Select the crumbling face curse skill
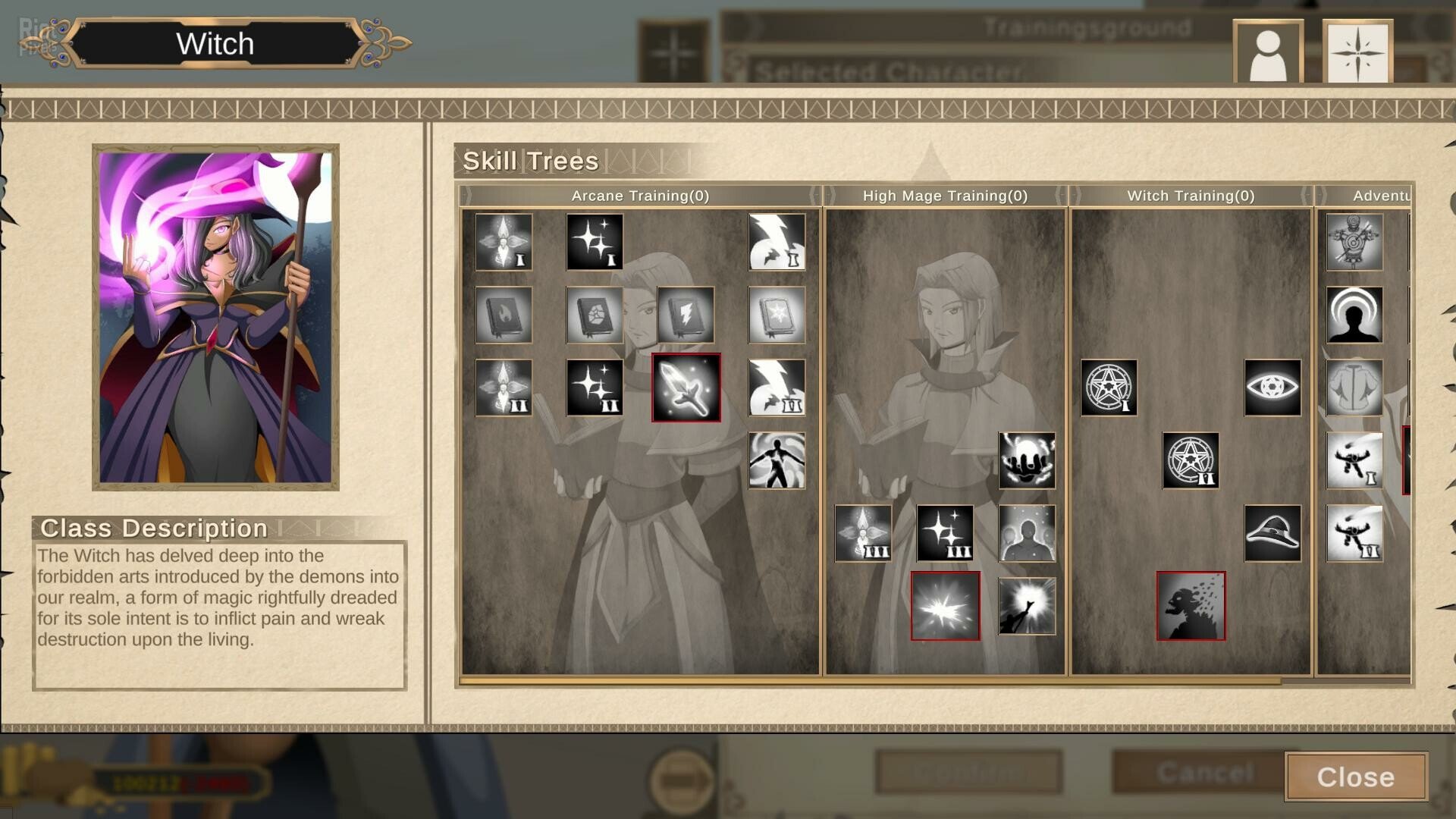The height and width of the screenshot is (819, 1456). [1191, 607]
